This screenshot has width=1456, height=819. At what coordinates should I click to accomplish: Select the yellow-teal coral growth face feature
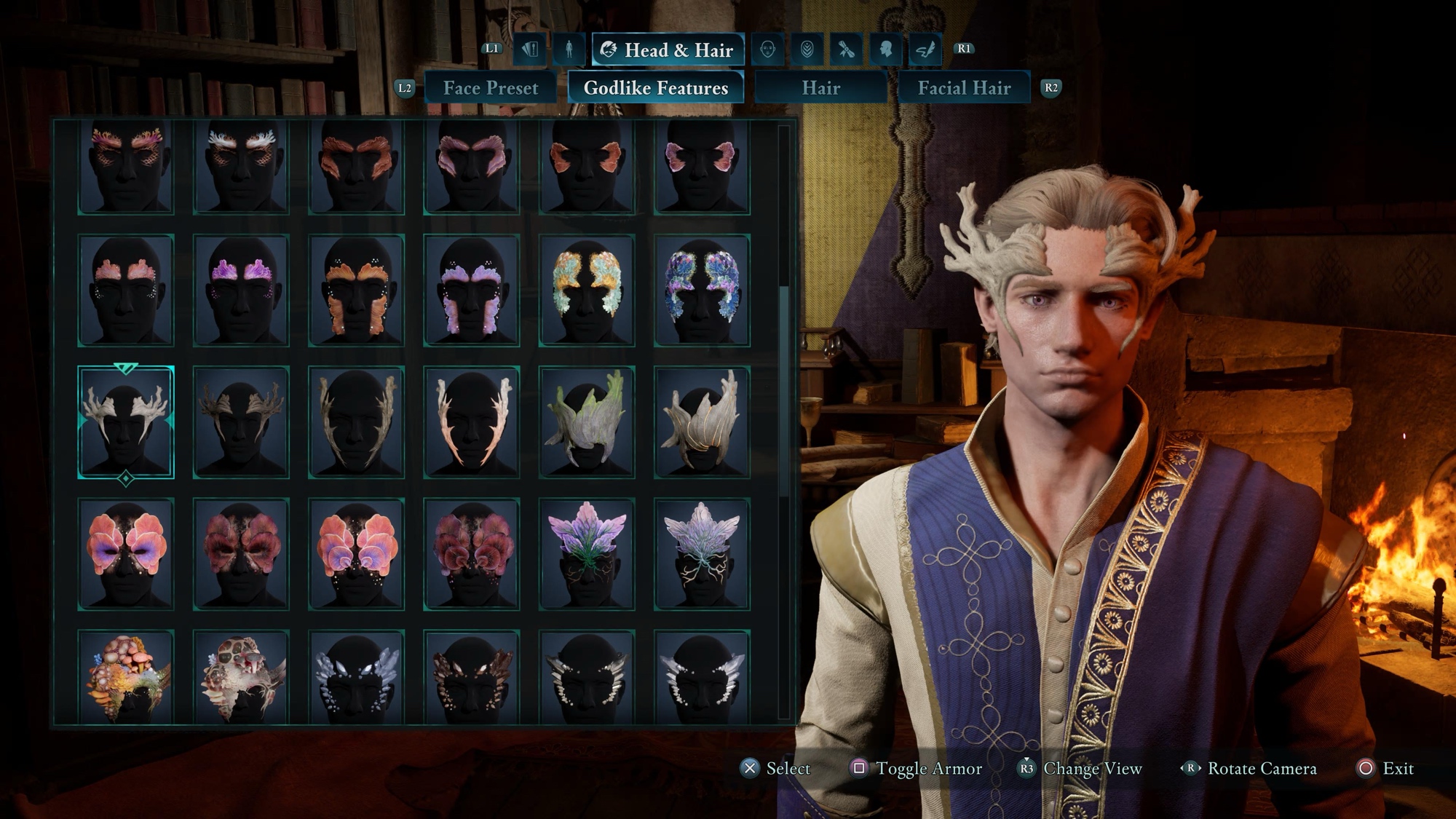pos(587,290)
